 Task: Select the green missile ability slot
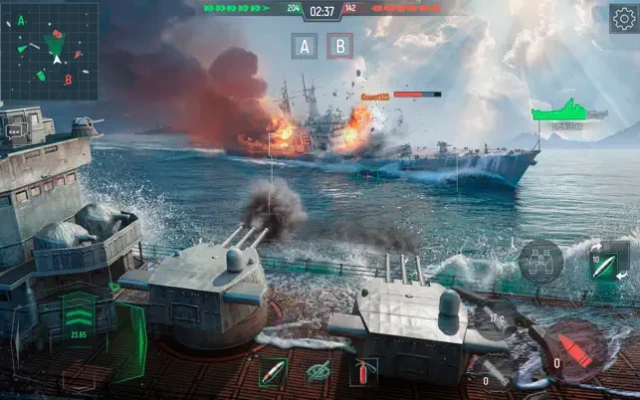pyautogui.click(x=273, y=371)
